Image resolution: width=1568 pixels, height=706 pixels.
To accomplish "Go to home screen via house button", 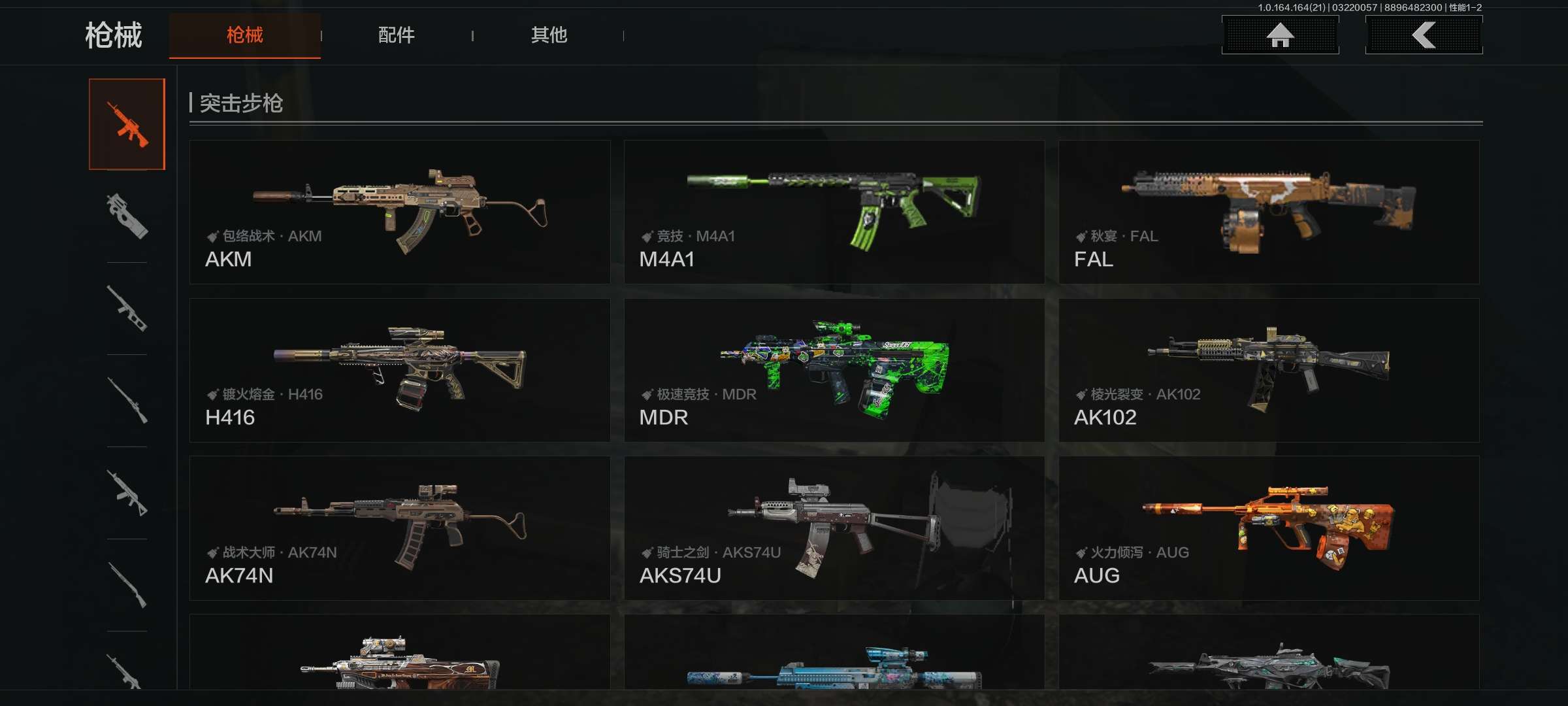I will click(x=1280, y=35).
